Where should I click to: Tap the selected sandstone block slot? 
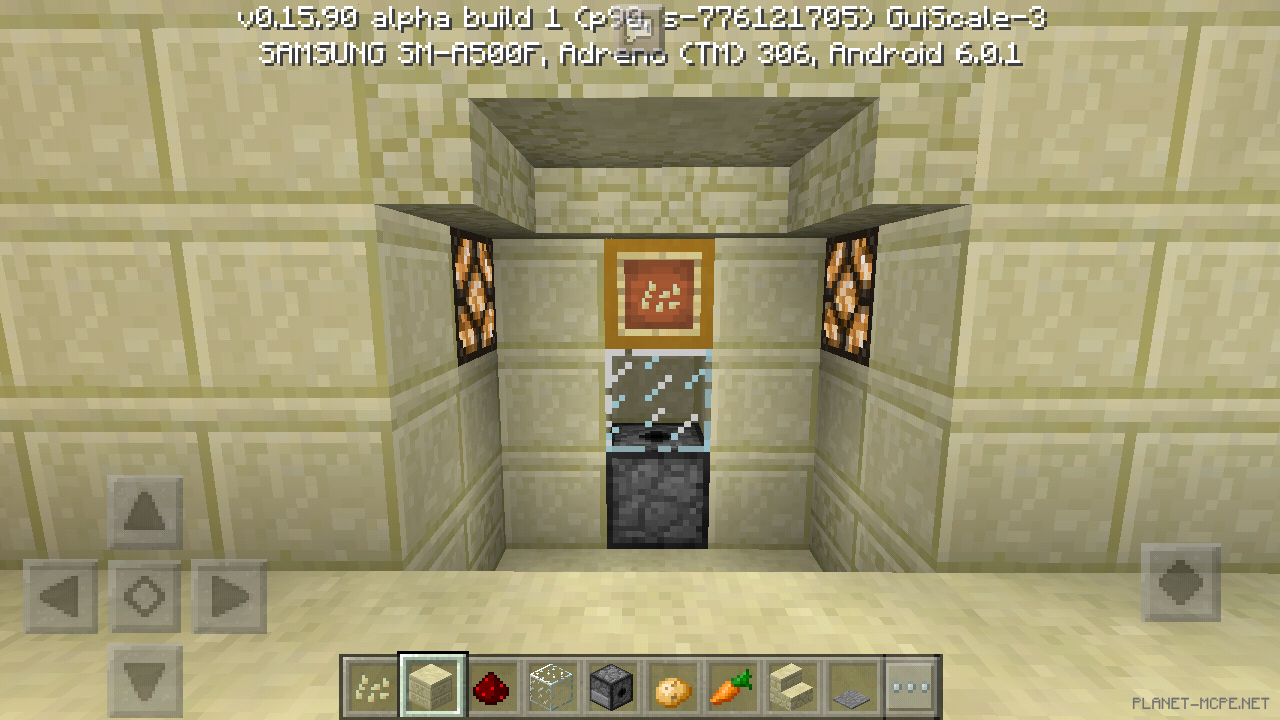point(431,686)
